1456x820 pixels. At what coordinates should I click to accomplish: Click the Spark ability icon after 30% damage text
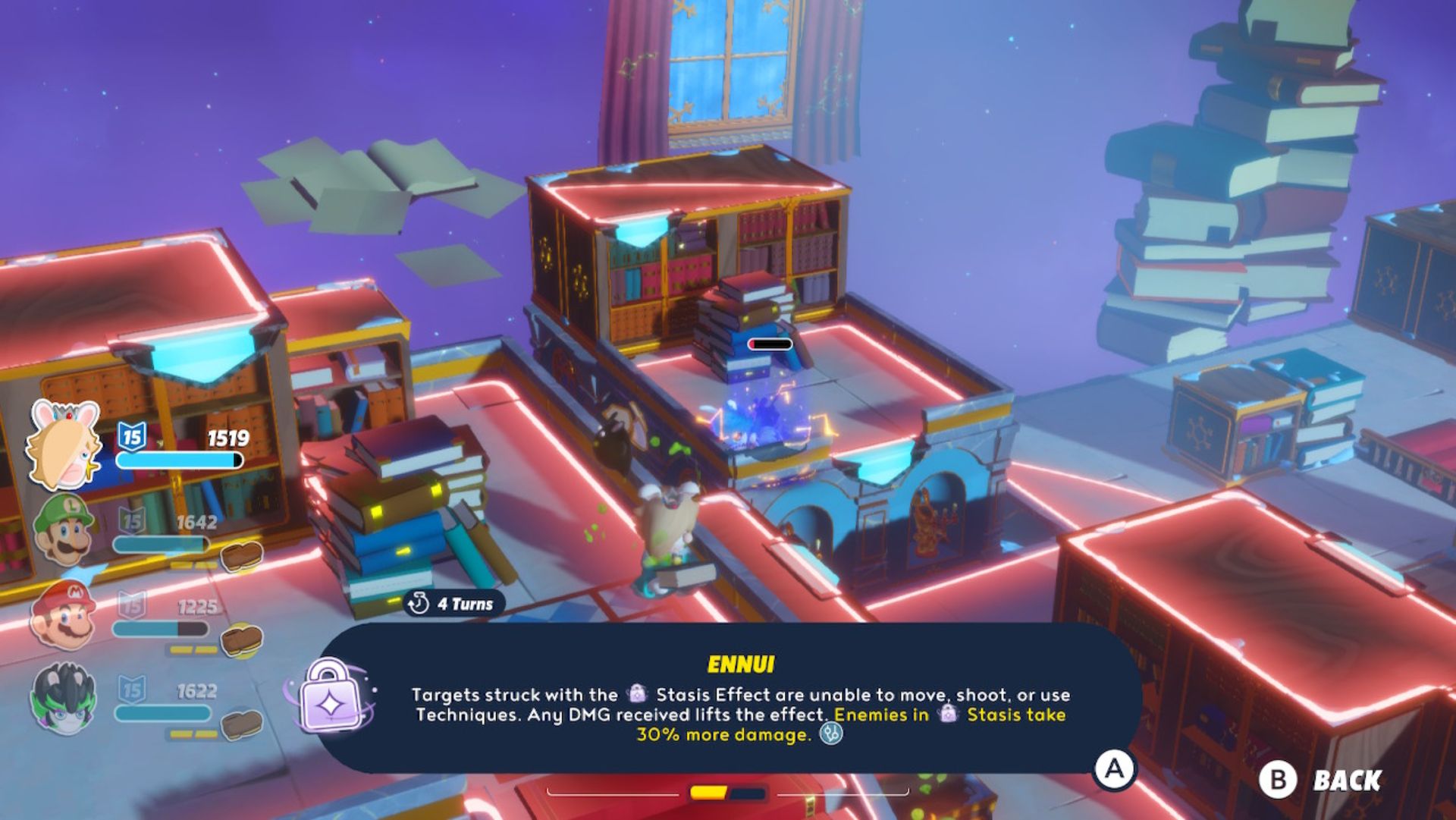pyautogui.click(x=831, y=734)
